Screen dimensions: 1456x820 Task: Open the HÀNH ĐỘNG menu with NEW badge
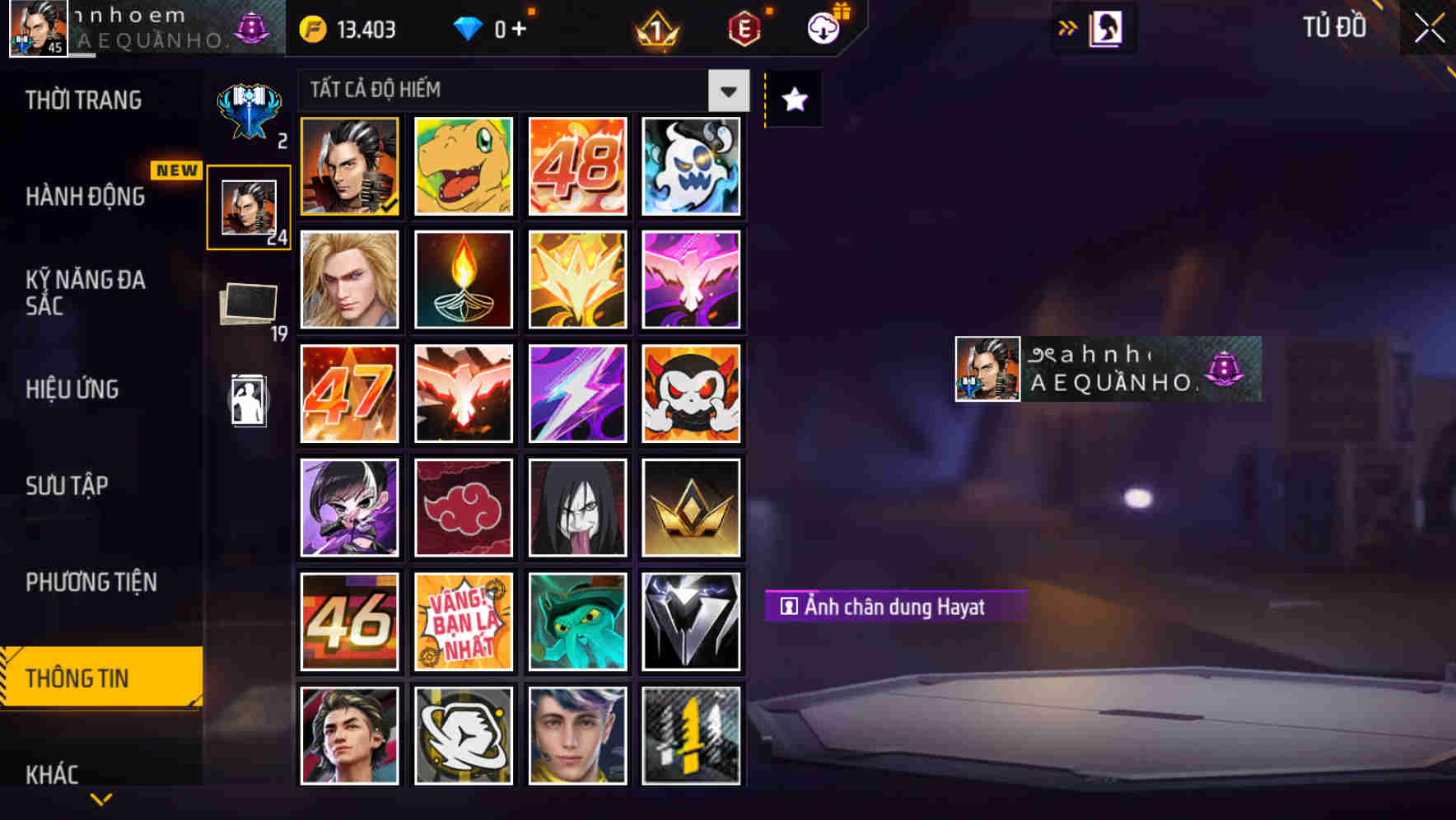[x=87, y=198]
